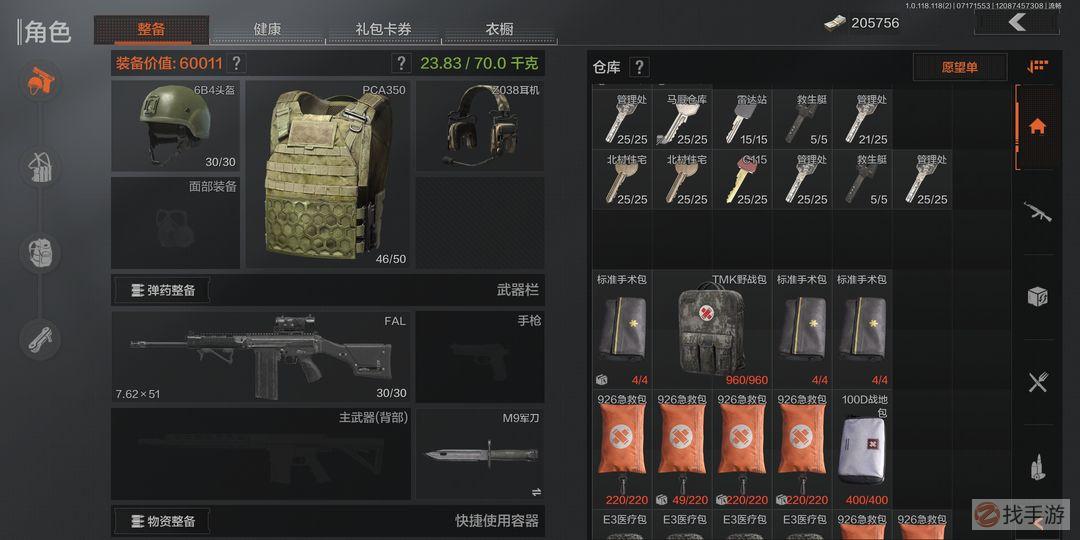Filter warehouse by weapons rifle icon
Viewport: 1080px width, 540px height.
1037,211
